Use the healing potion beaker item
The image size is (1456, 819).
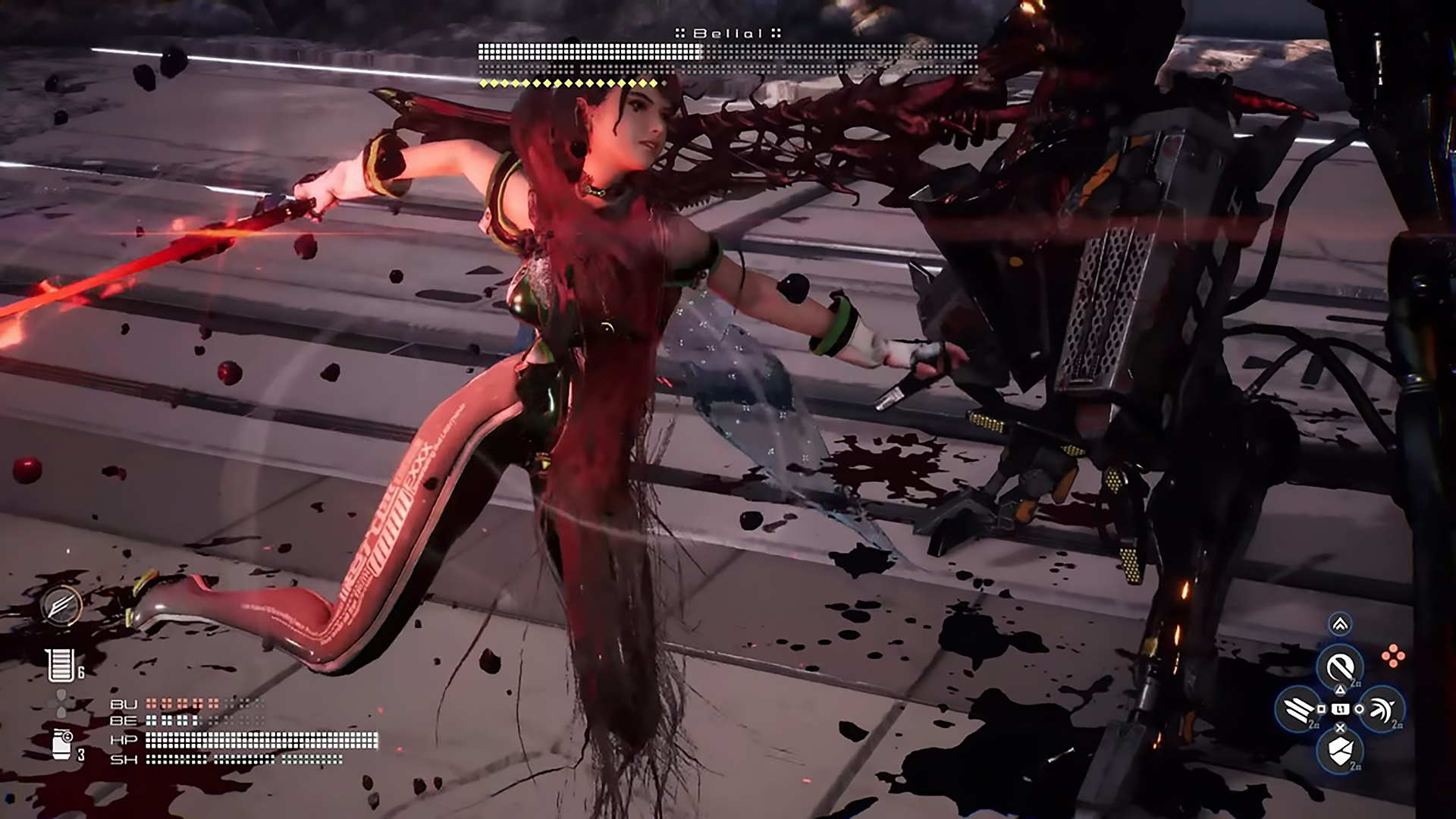[x=60, y=665]
